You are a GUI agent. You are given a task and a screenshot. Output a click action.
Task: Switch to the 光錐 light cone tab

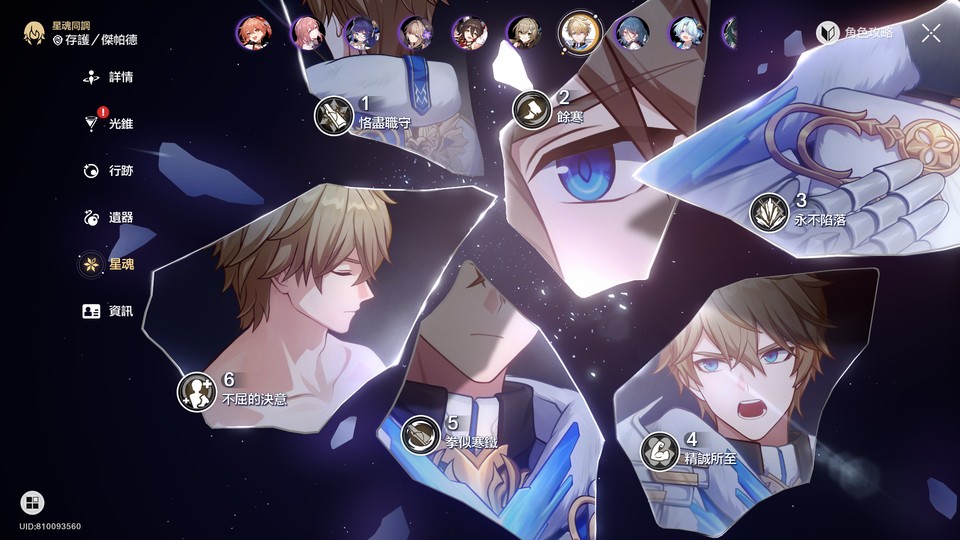pos(110,124)
